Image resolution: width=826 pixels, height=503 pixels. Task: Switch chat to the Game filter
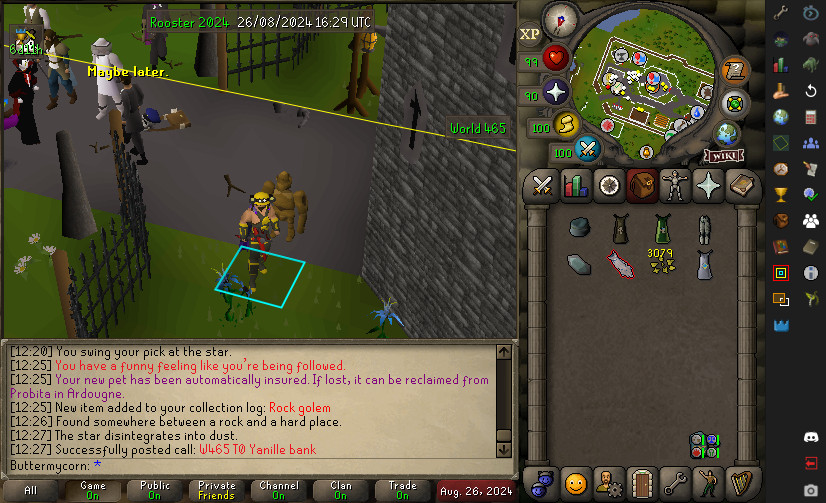pos(93,490)
